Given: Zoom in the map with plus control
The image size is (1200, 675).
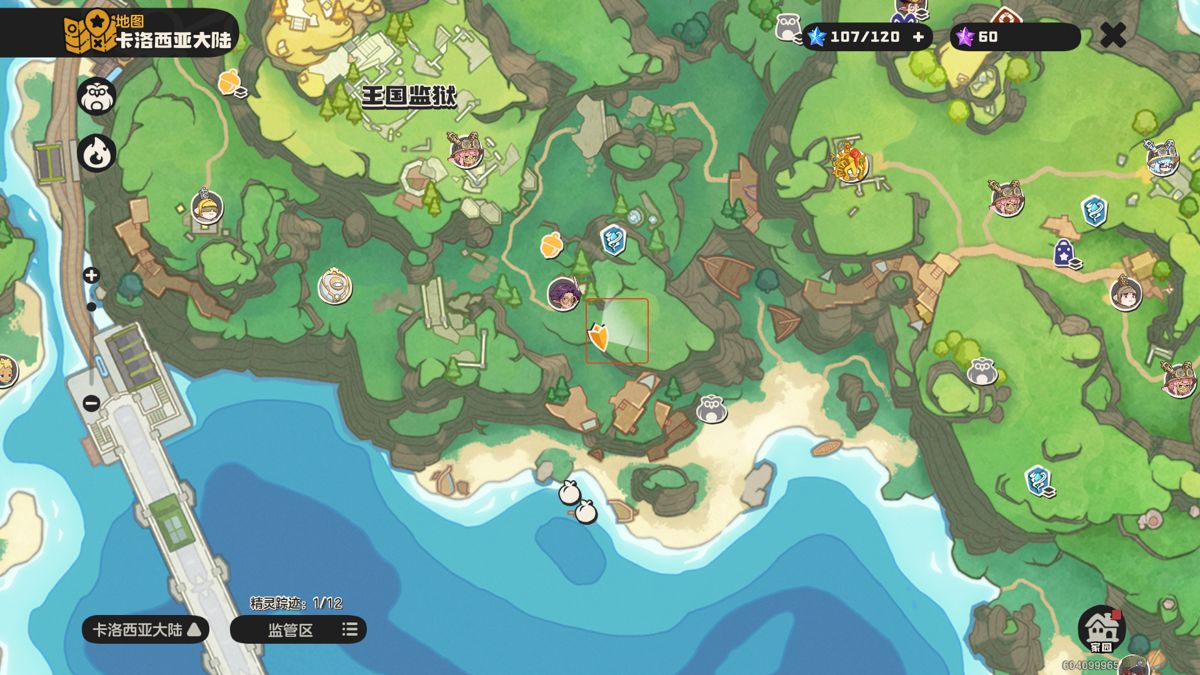Looking at the screenshot, I should [x=91, y=275].
